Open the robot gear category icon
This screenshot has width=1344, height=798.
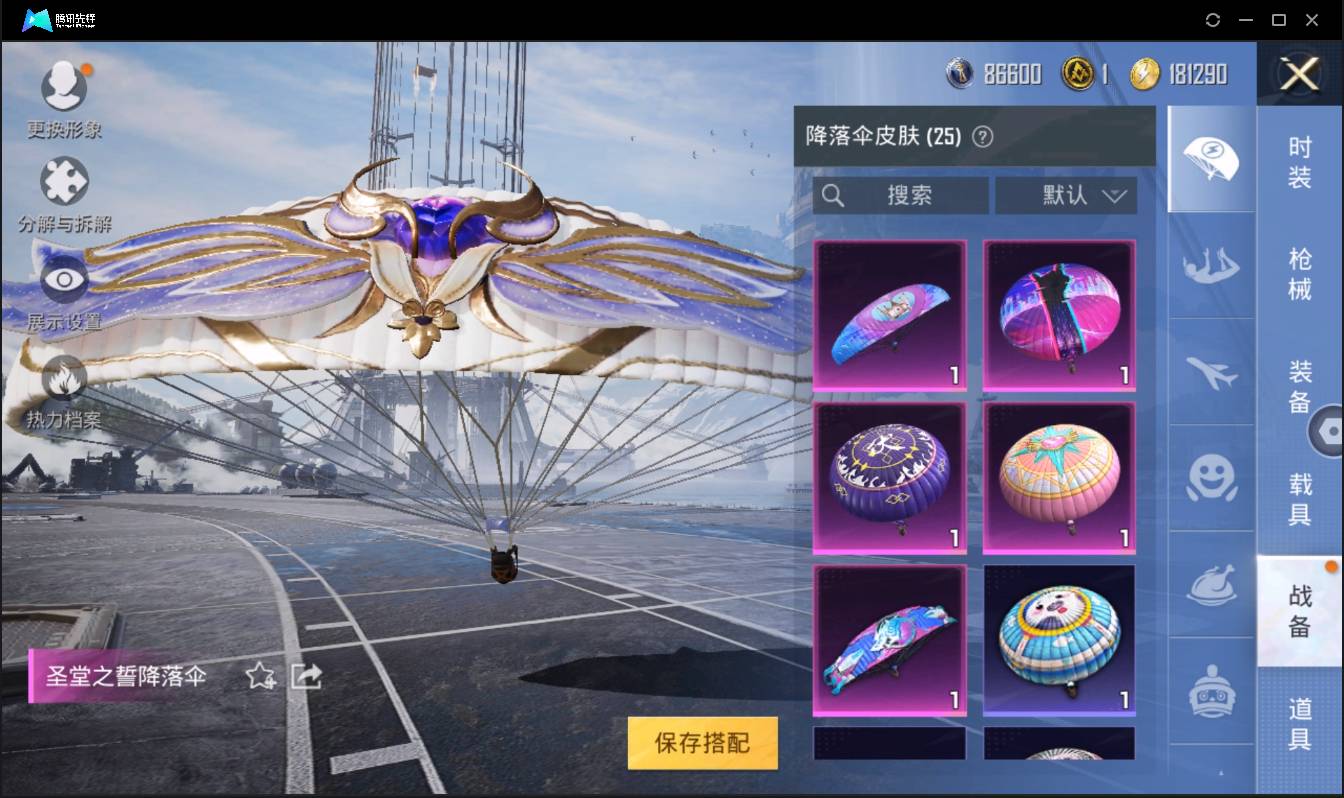1211,690
